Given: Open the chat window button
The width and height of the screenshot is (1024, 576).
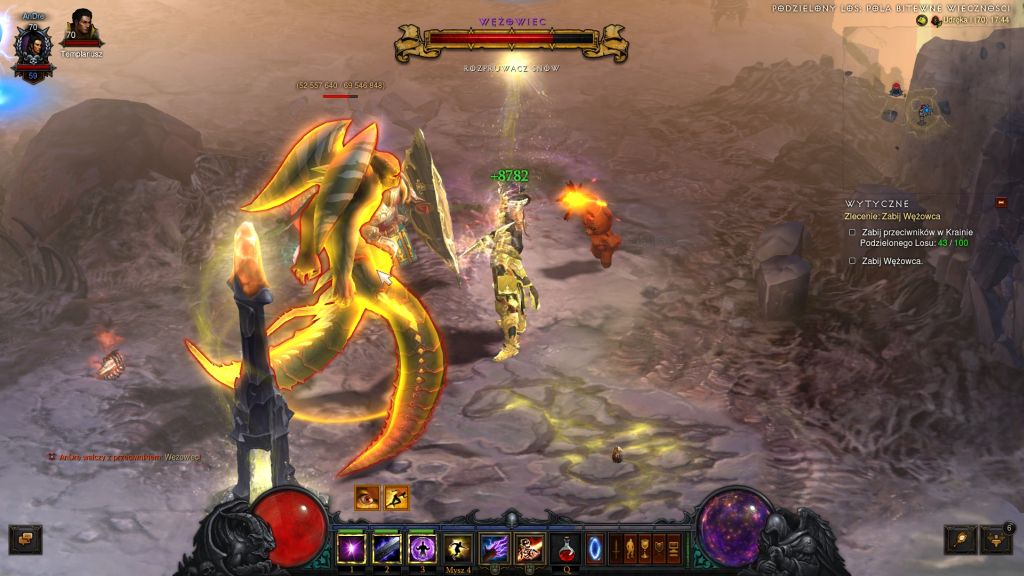Looking at the screenshot, I should click(25, 539).
